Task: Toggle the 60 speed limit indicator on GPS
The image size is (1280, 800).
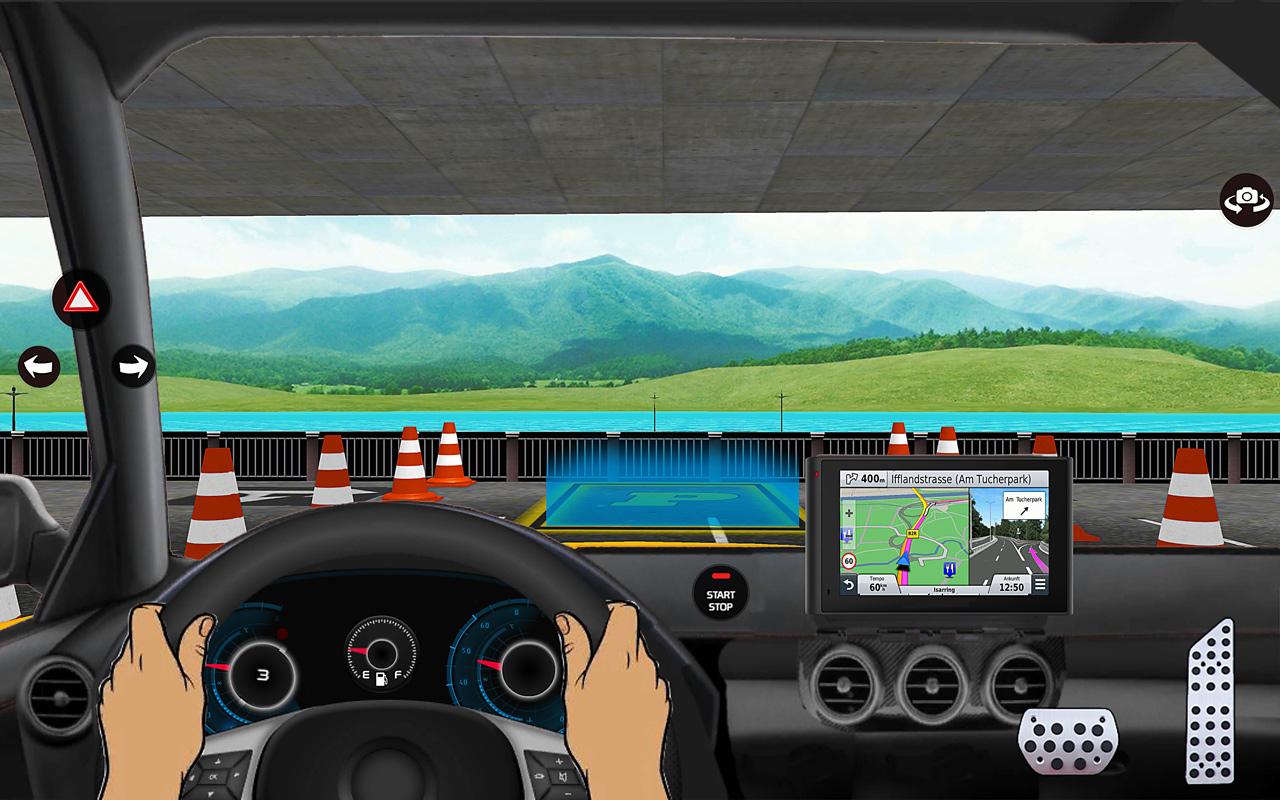Action: 848,561
